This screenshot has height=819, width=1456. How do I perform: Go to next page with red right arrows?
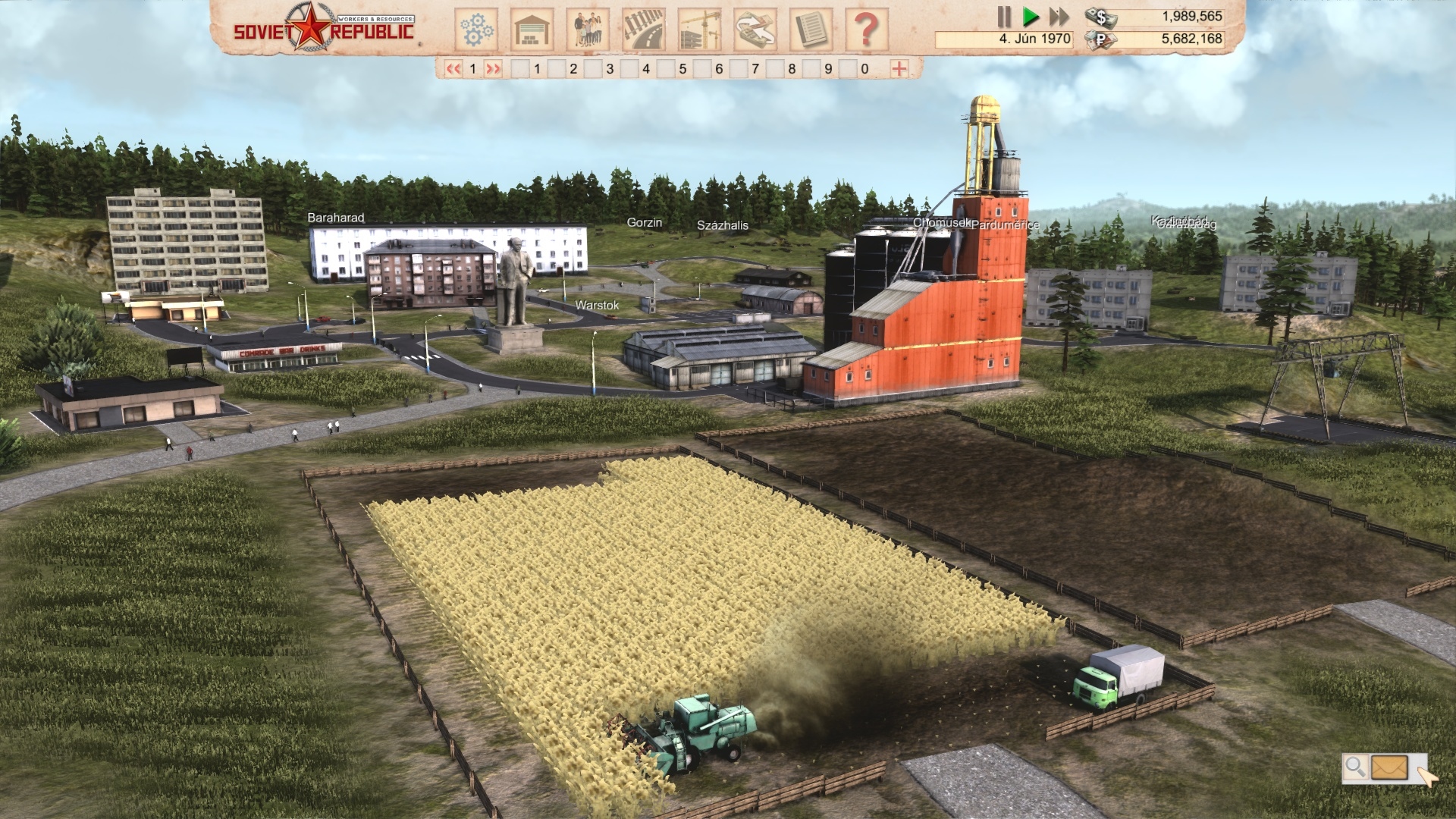tap(493, 69)
